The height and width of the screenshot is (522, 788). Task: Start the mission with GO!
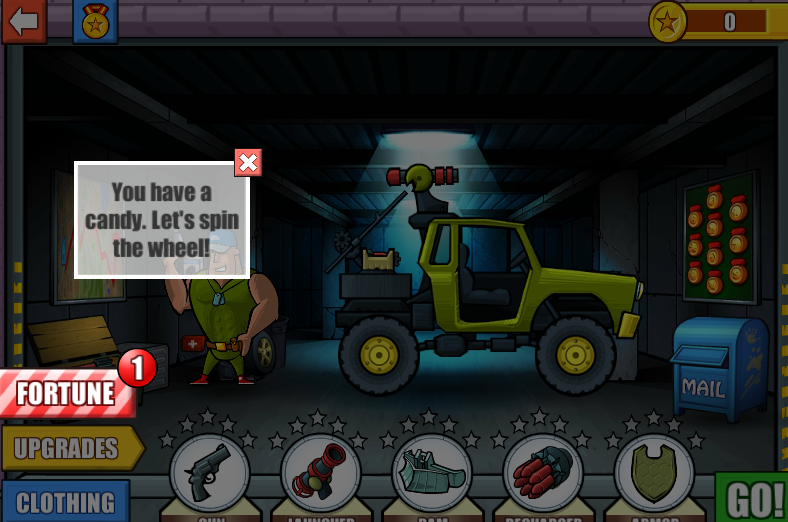coord(754,498)
